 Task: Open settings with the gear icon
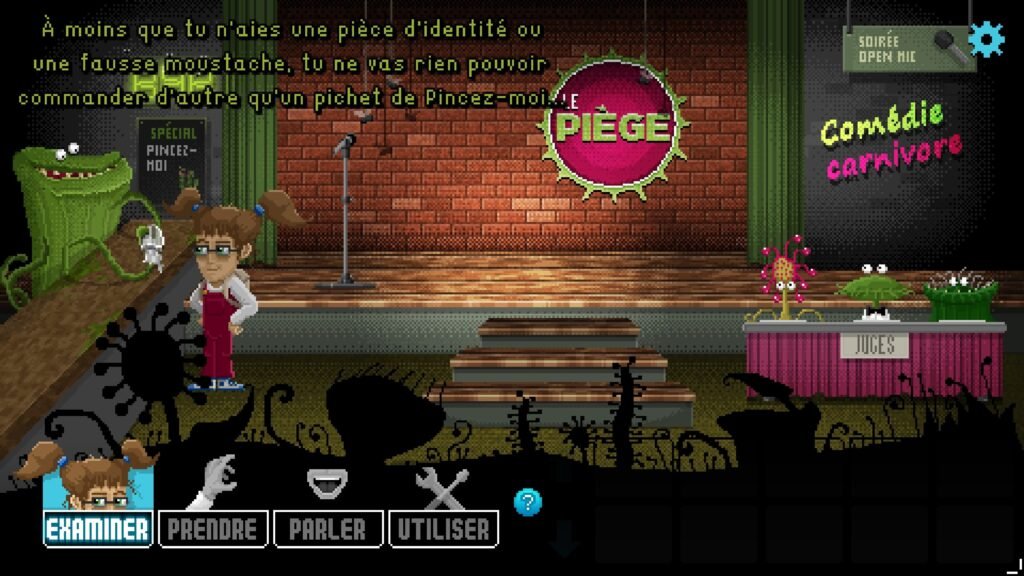click(x=988, y=40)
